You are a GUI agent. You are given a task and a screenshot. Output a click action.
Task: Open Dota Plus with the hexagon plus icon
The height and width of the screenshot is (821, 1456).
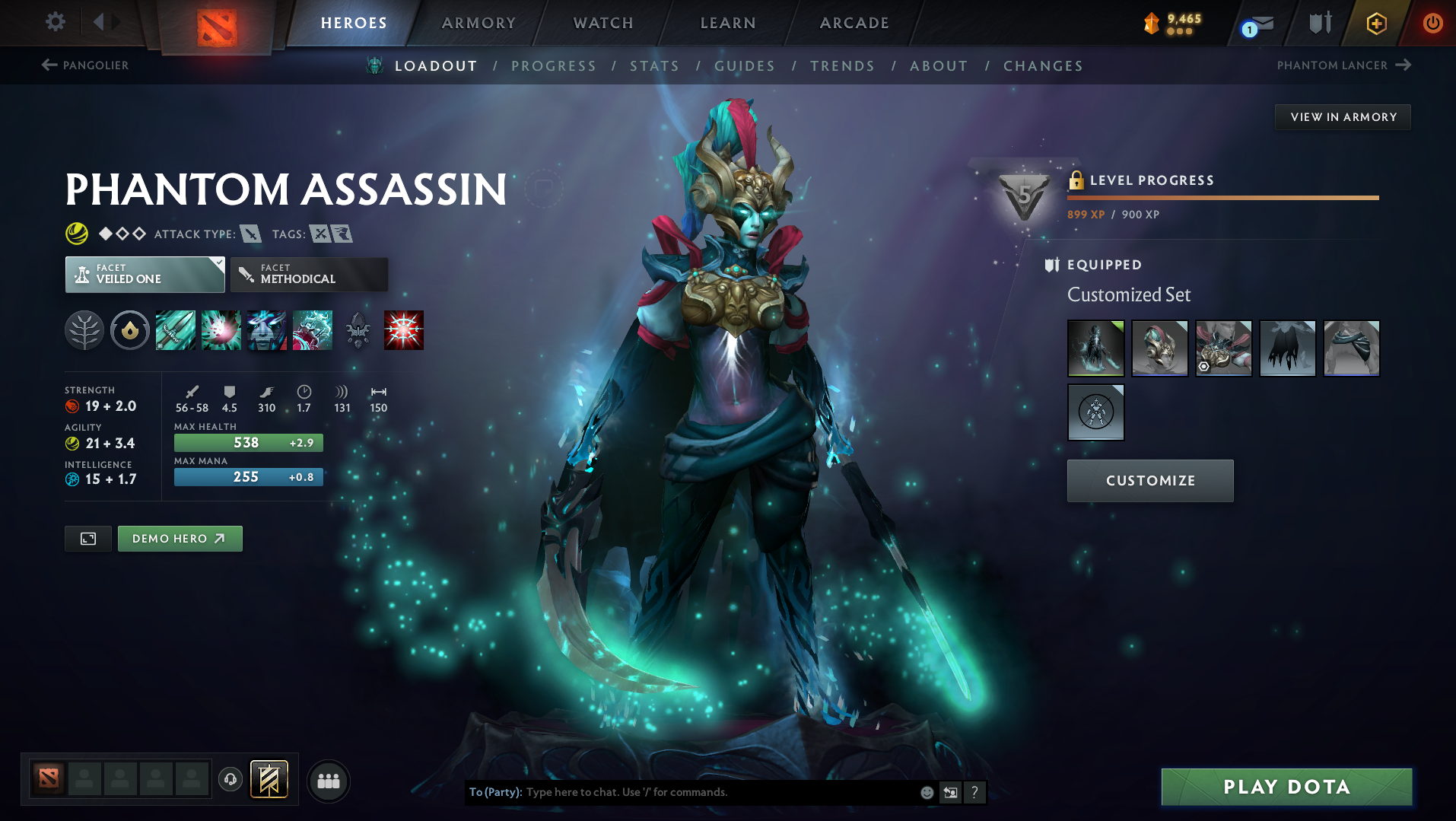click(1374, 23)
